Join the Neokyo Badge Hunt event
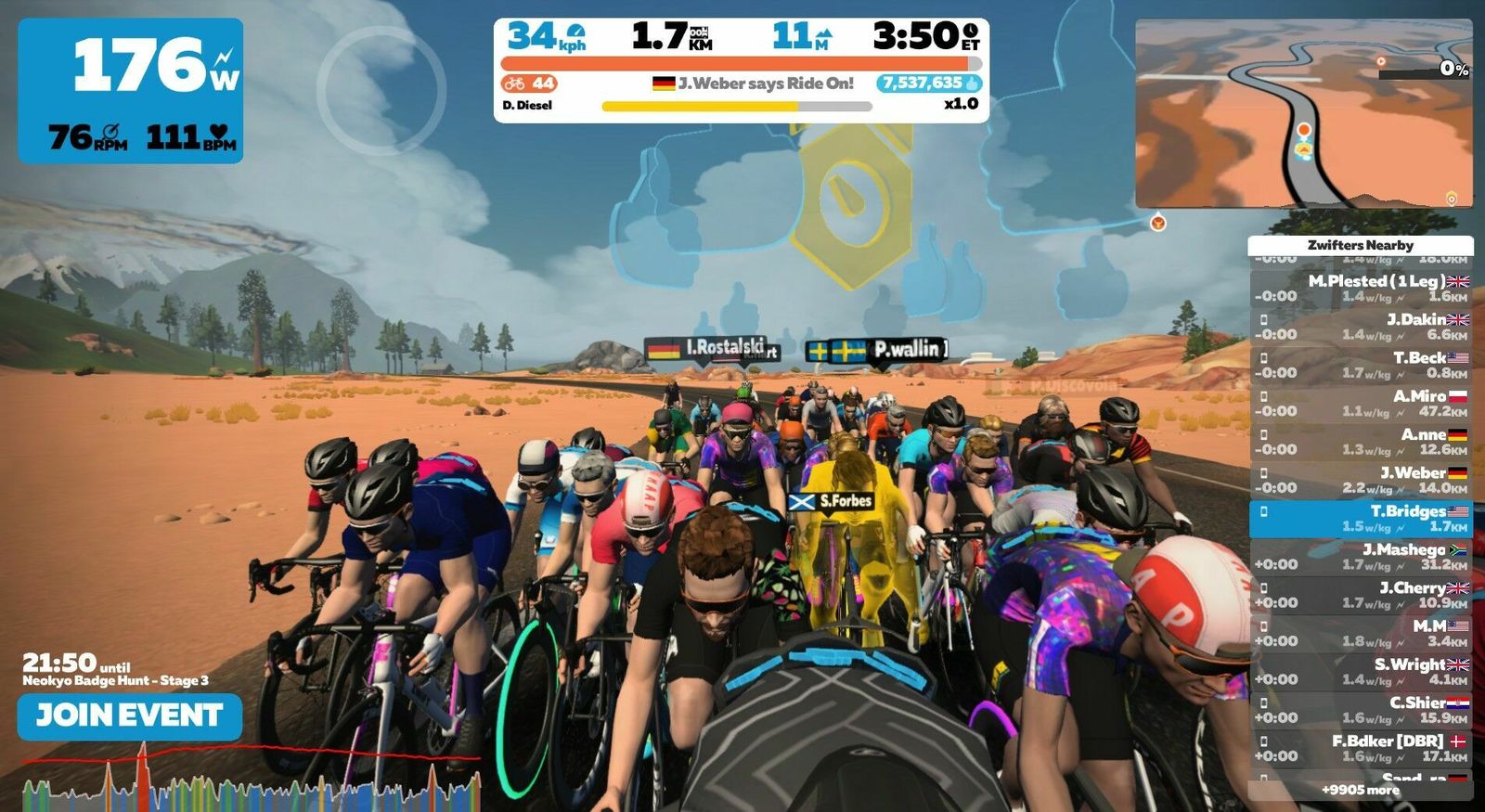Image resolution: width=1485 pixels, height=812 pixels. coord(130,715)
